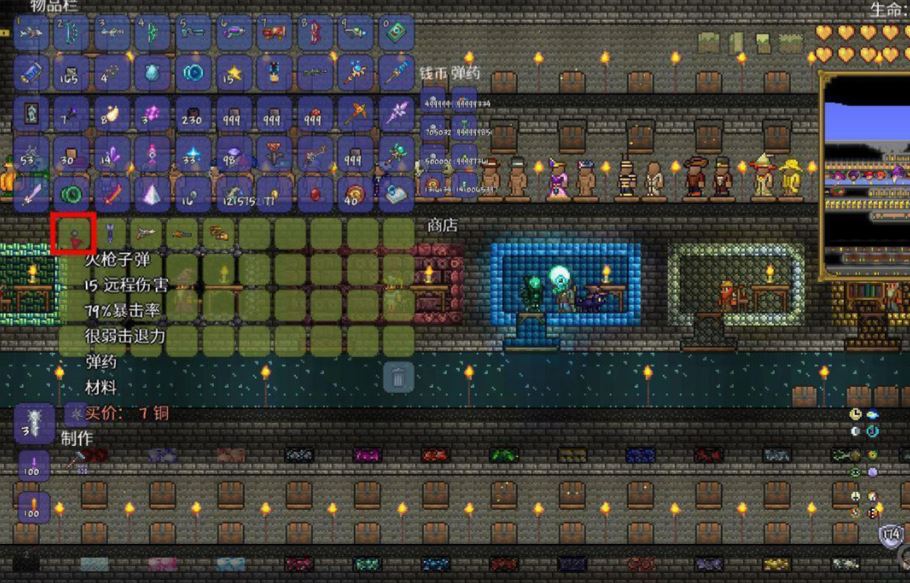
Task: Choose the crafting recipe slot showing 3
Action: [x=31, y=425]
